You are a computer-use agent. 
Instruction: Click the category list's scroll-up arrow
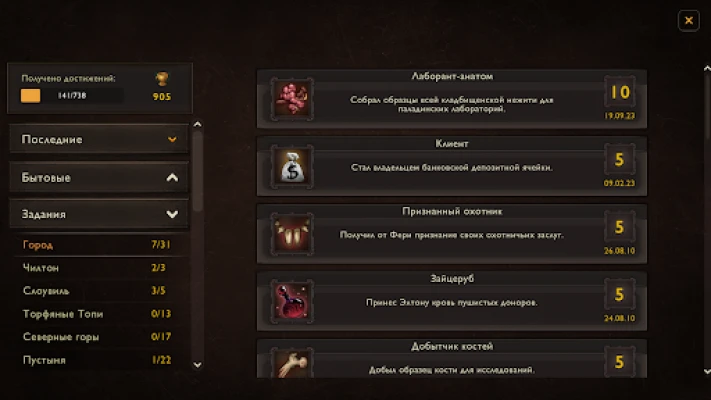pyautogui.click(x=197, y=125)
